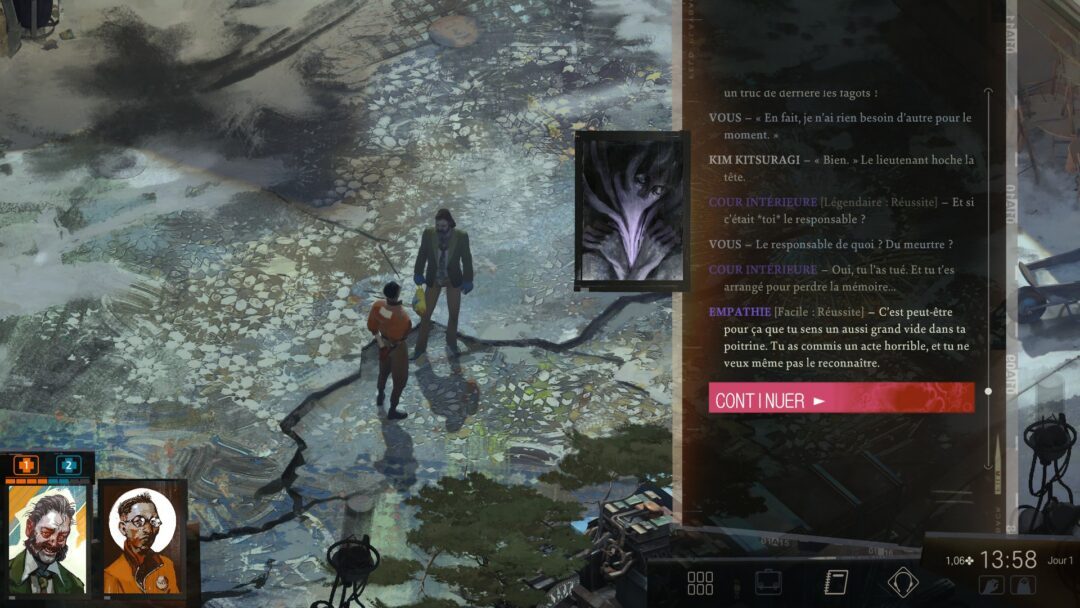
Task: Open the inventory briefcase icon
Action: (768, 583)
